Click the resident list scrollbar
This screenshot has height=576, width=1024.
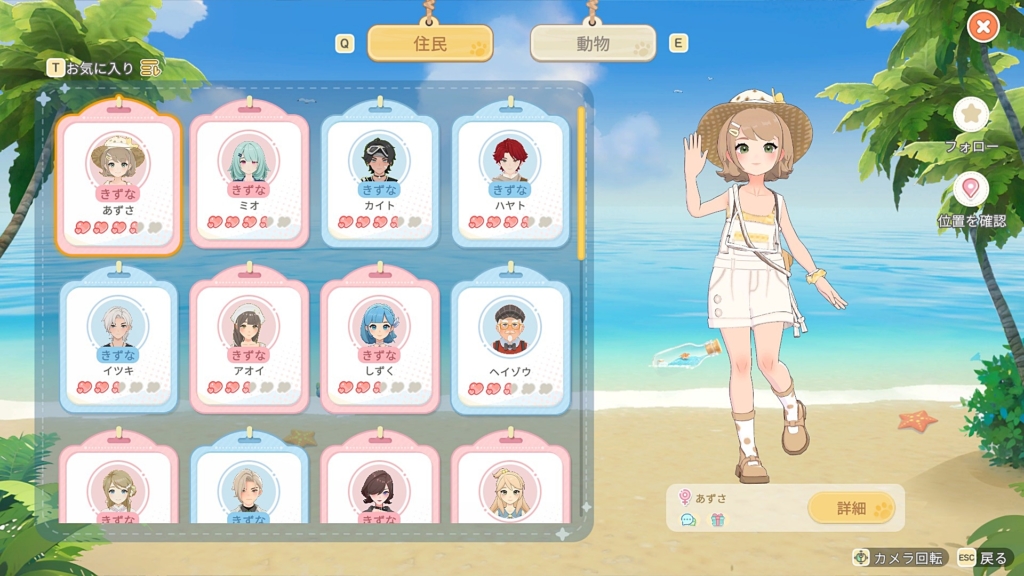pos(581,180)
